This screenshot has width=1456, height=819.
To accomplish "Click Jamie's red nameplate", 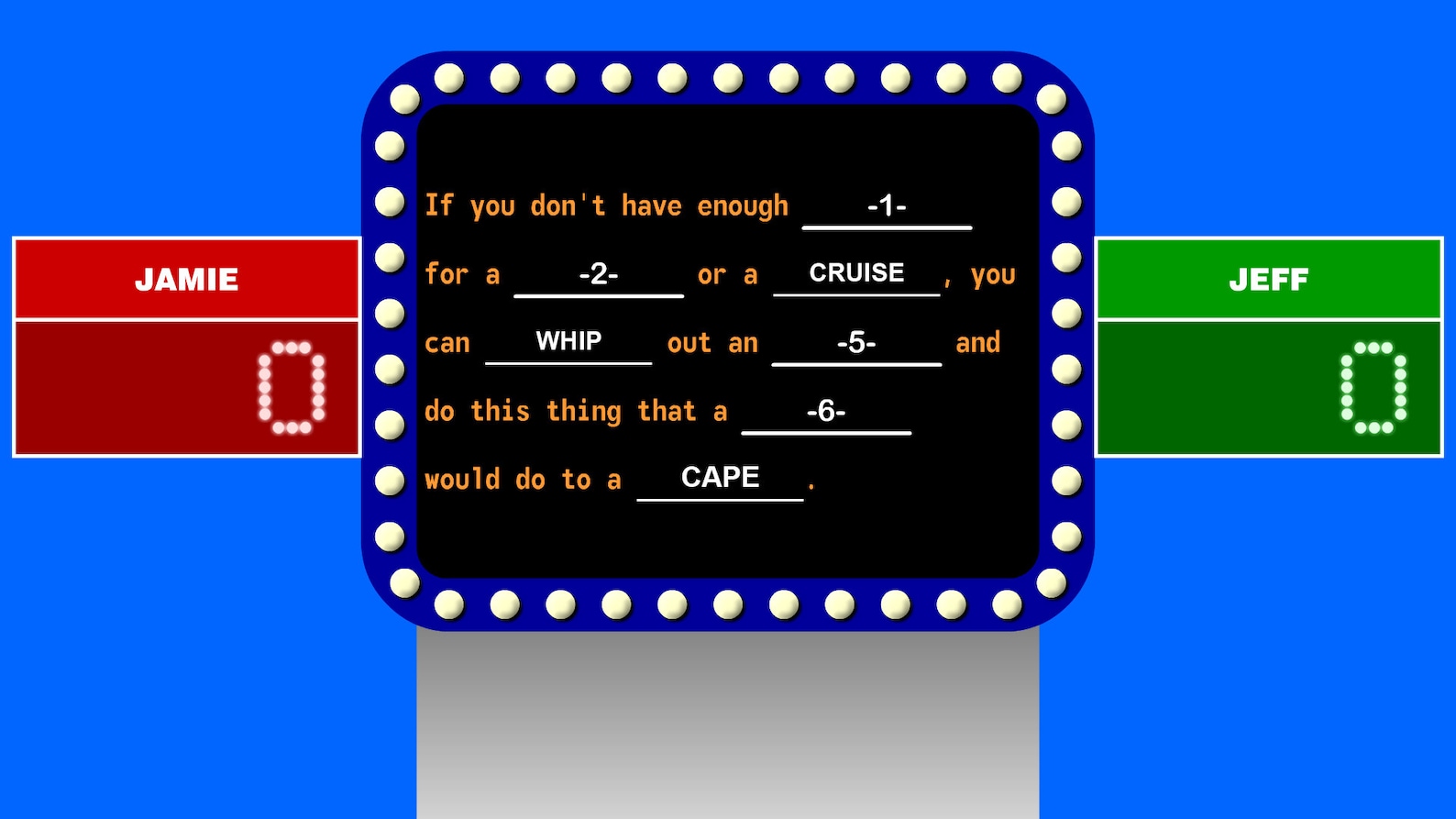I will click(186, 279).
